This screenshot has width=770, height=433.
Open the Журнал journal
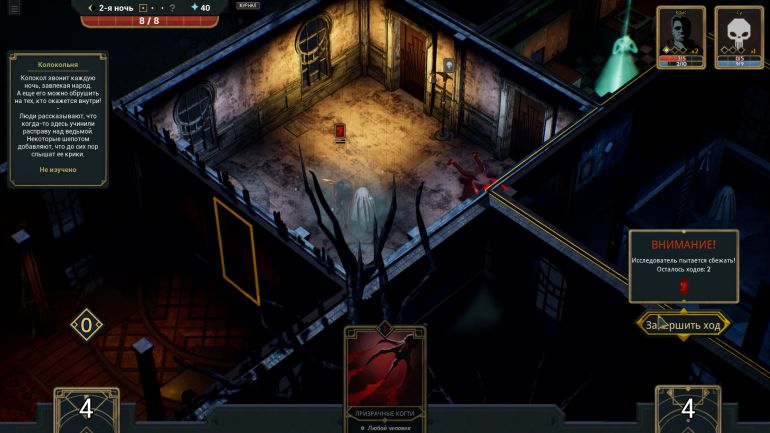tap(246, 6)
